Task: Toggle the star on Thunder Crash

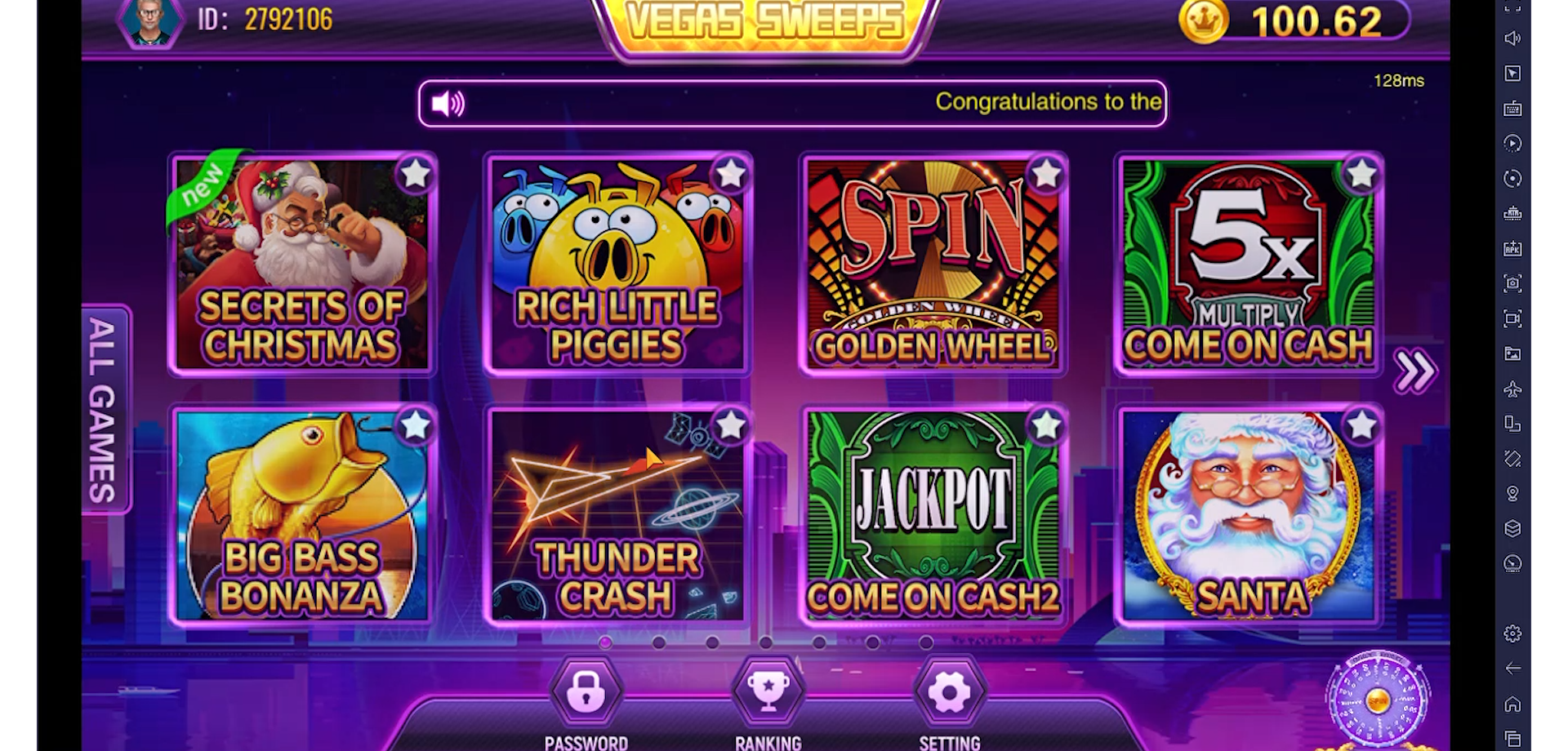Action: click(x=730, y=425)
